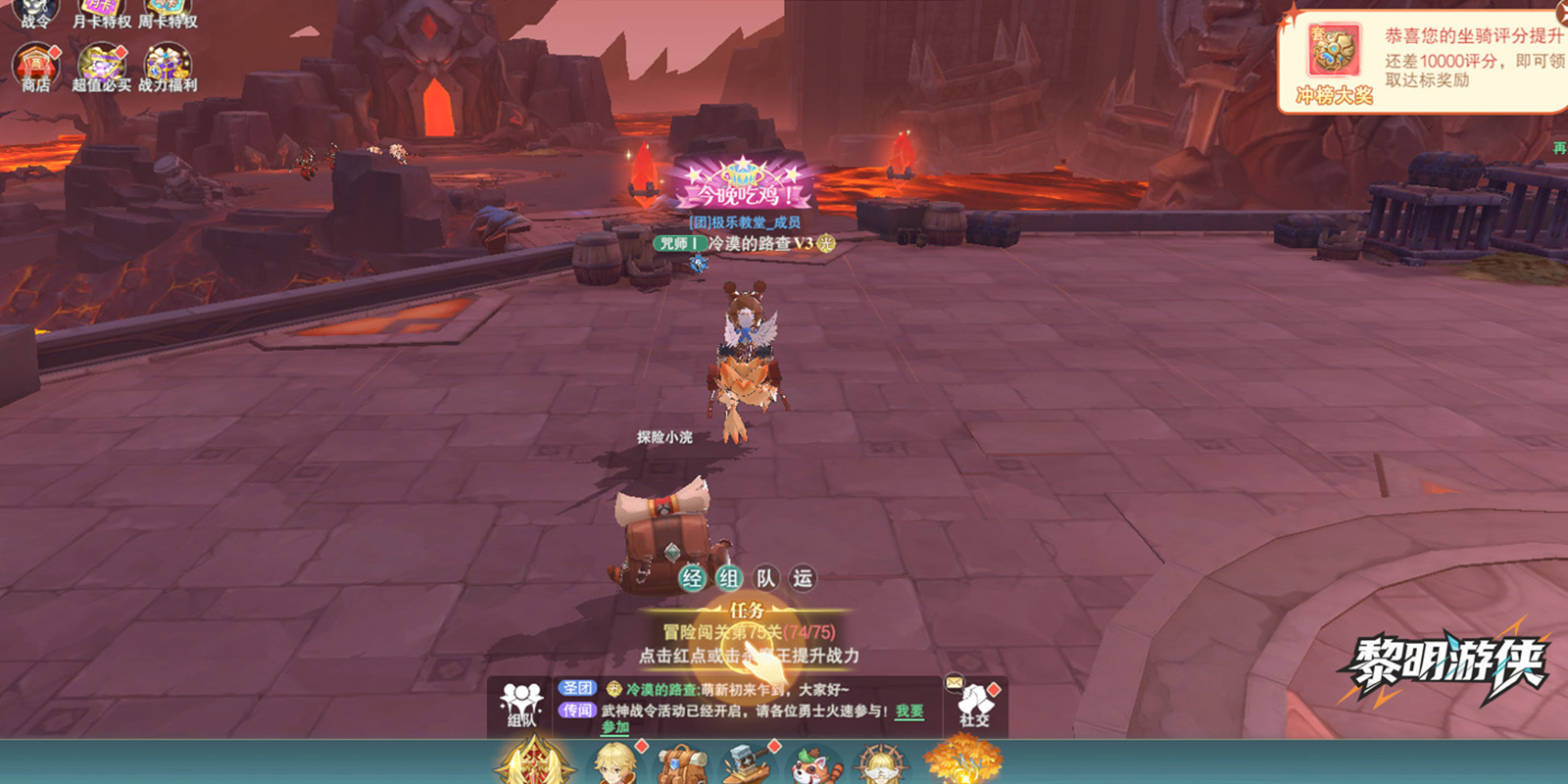
Task: Open the 周卡特权 weekly card icon
Action: click(168, 12)
